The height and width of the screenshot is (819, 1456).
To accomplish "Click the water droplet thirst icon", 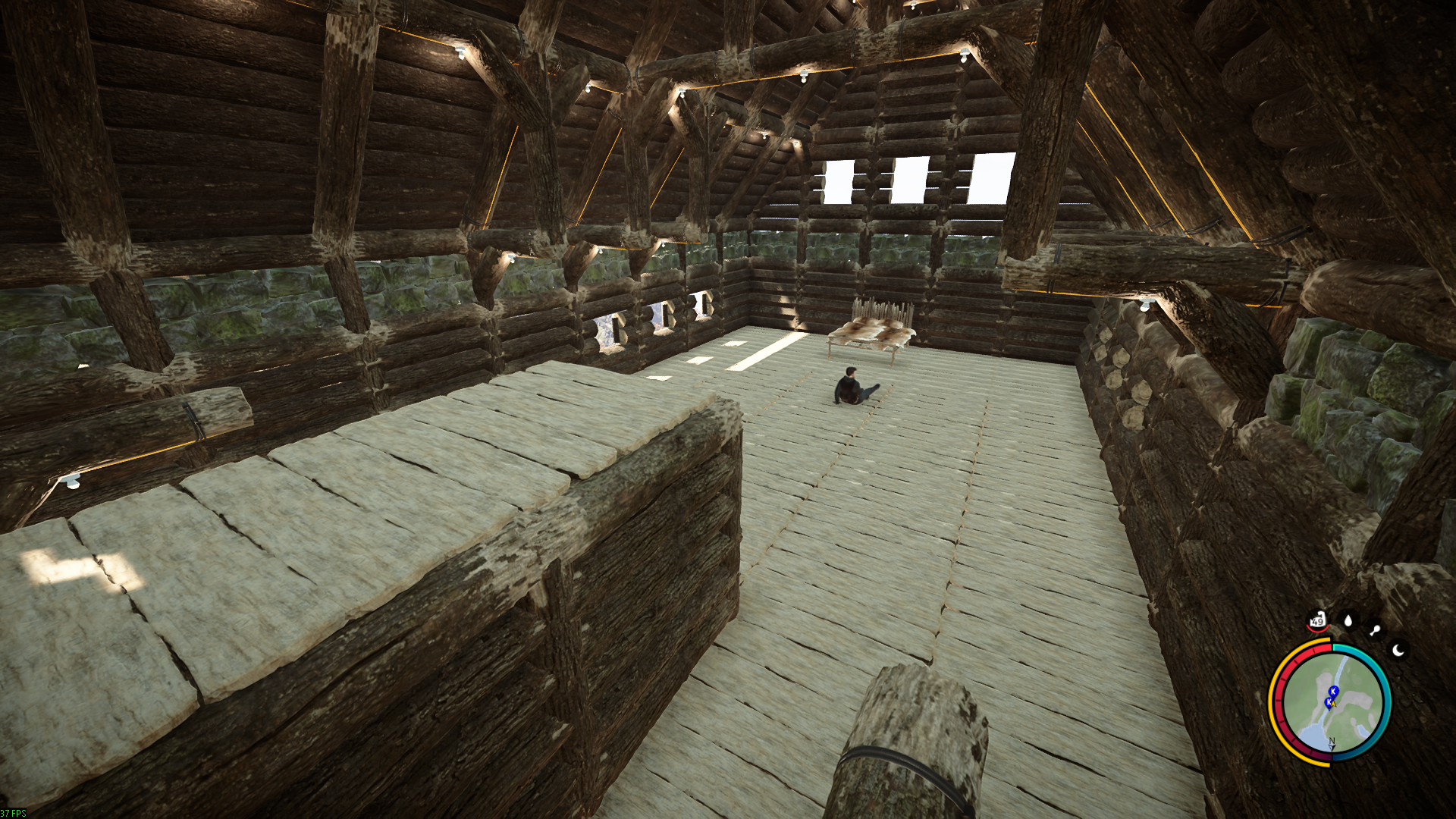I will [1348, 621].
